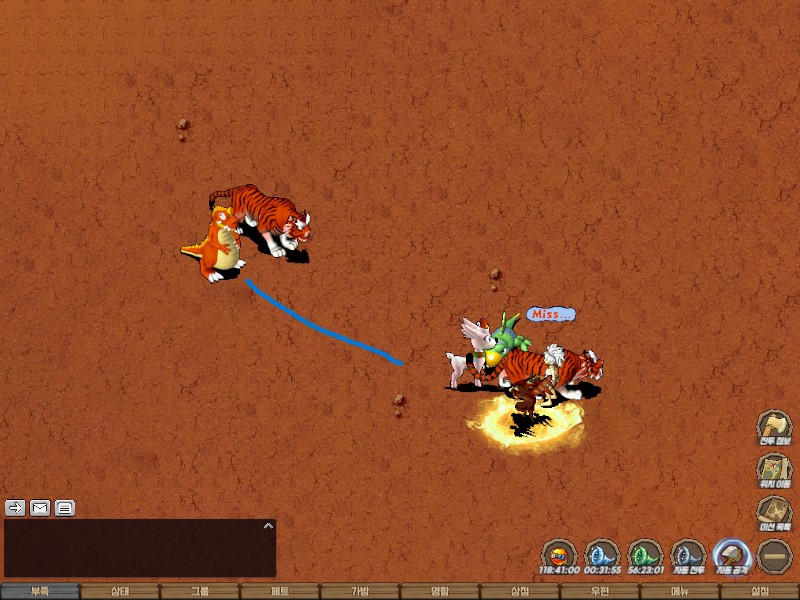Open the 메뉴 (menu) button
Viewport: 800px width, 600px height.
click(x=680, y=591)
